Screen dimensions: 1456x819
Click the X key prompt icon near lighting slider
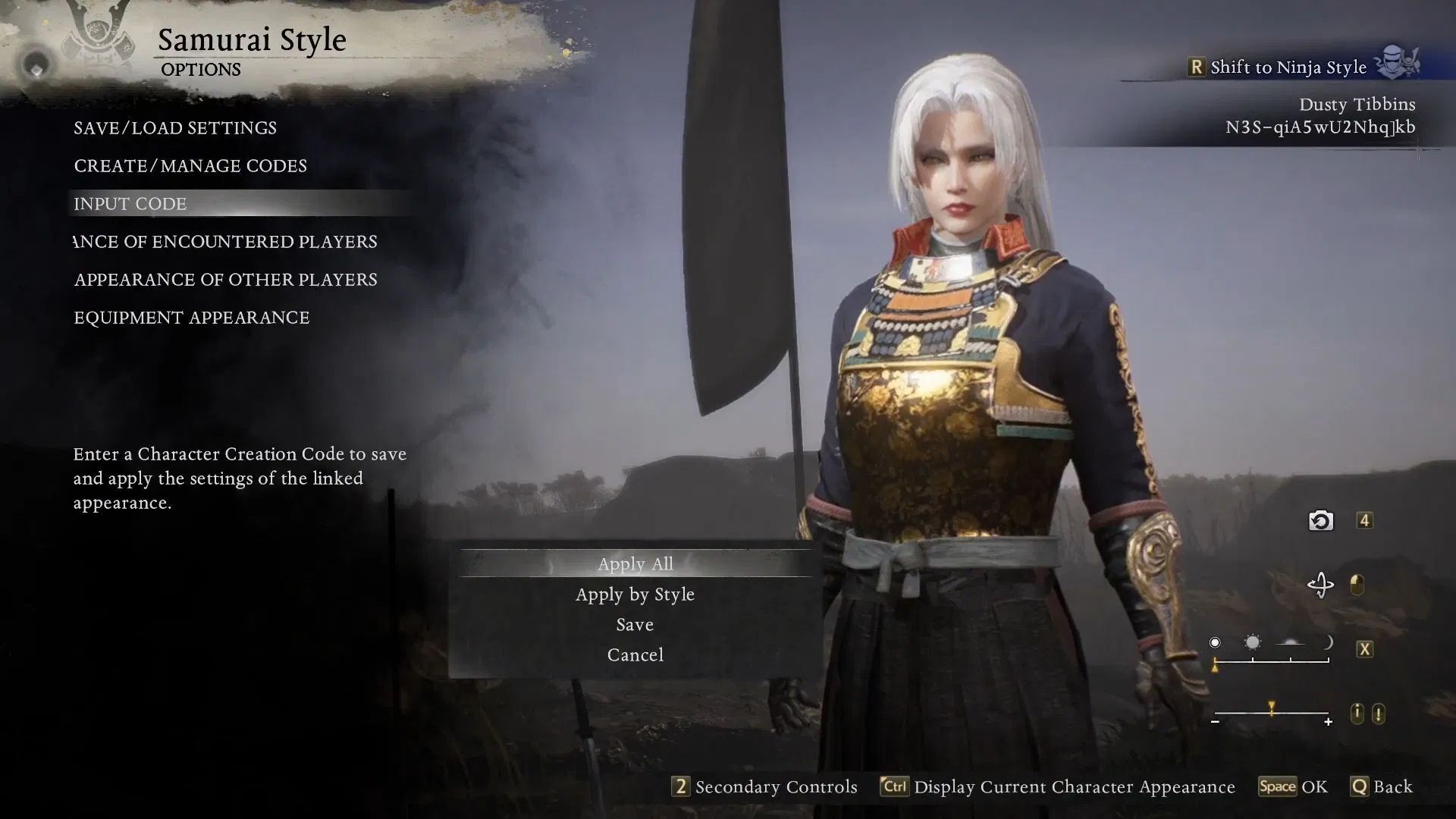tap(1364, 648)
